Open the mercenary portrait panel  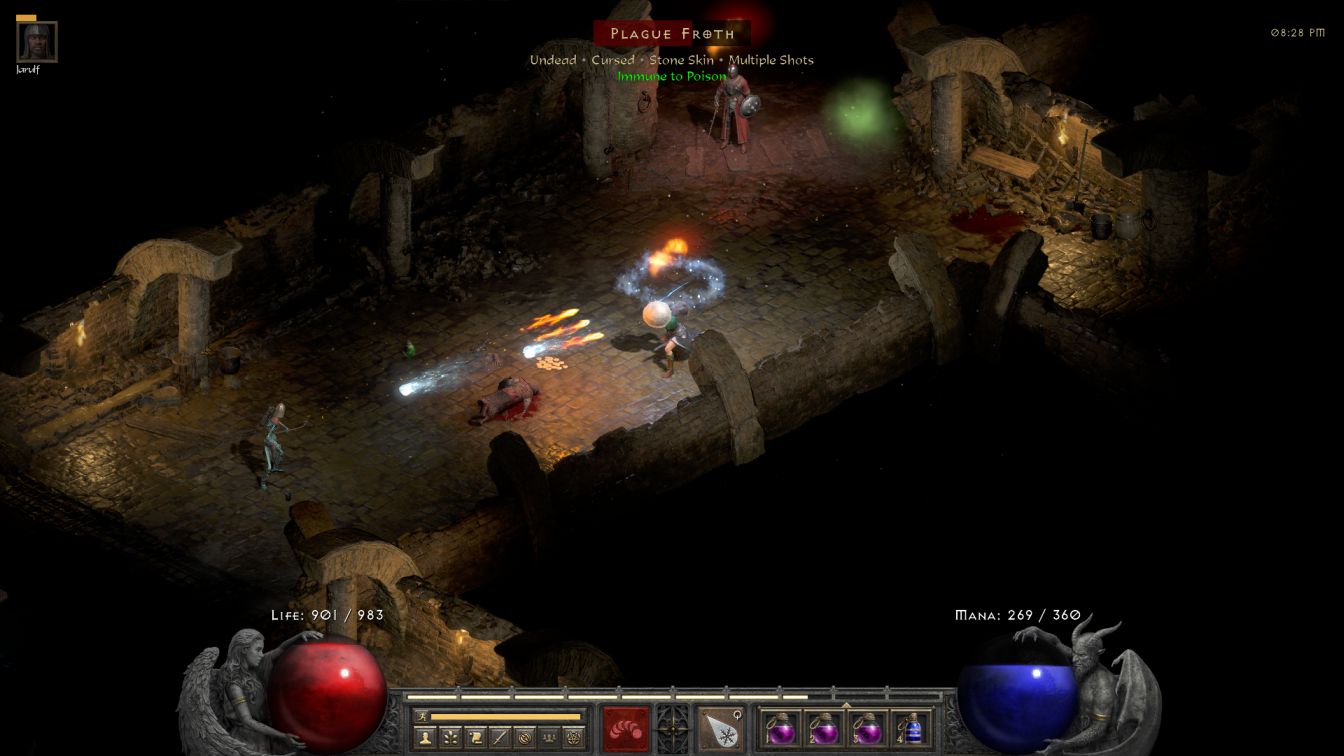click(37, 42)
